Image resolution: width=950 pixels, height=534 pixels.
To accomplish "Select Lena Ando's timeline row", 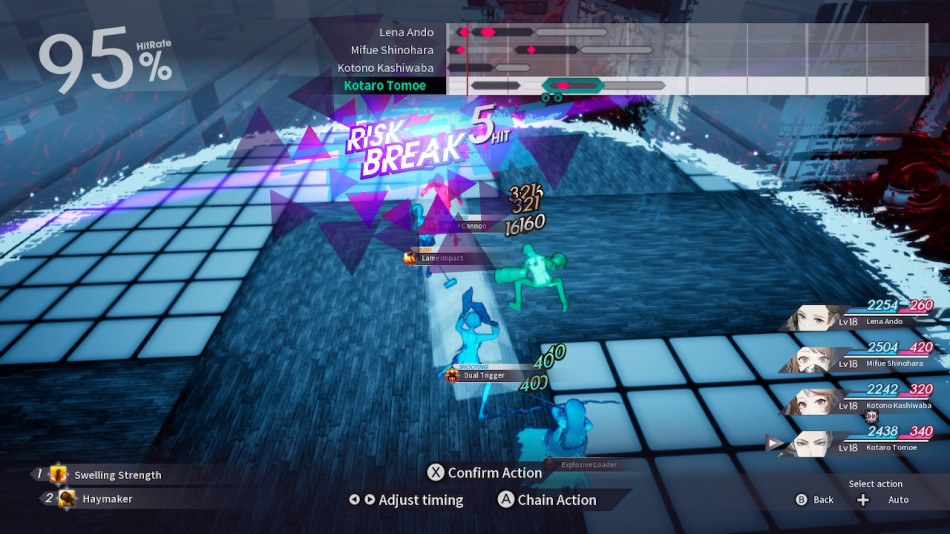I will (406, 33).
